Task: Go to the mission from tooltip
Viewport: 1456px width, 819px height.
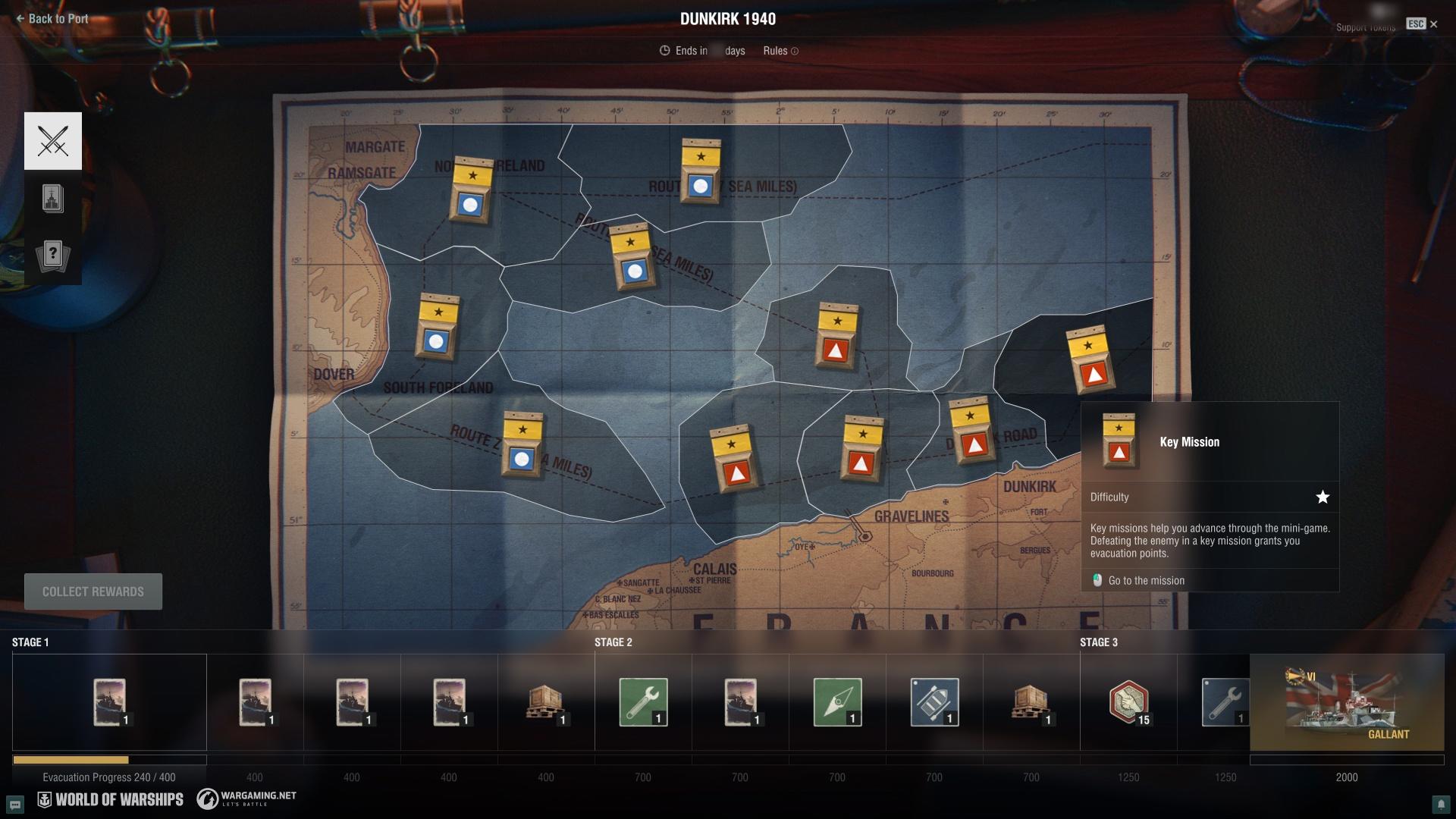Action: pos(1145,581)
